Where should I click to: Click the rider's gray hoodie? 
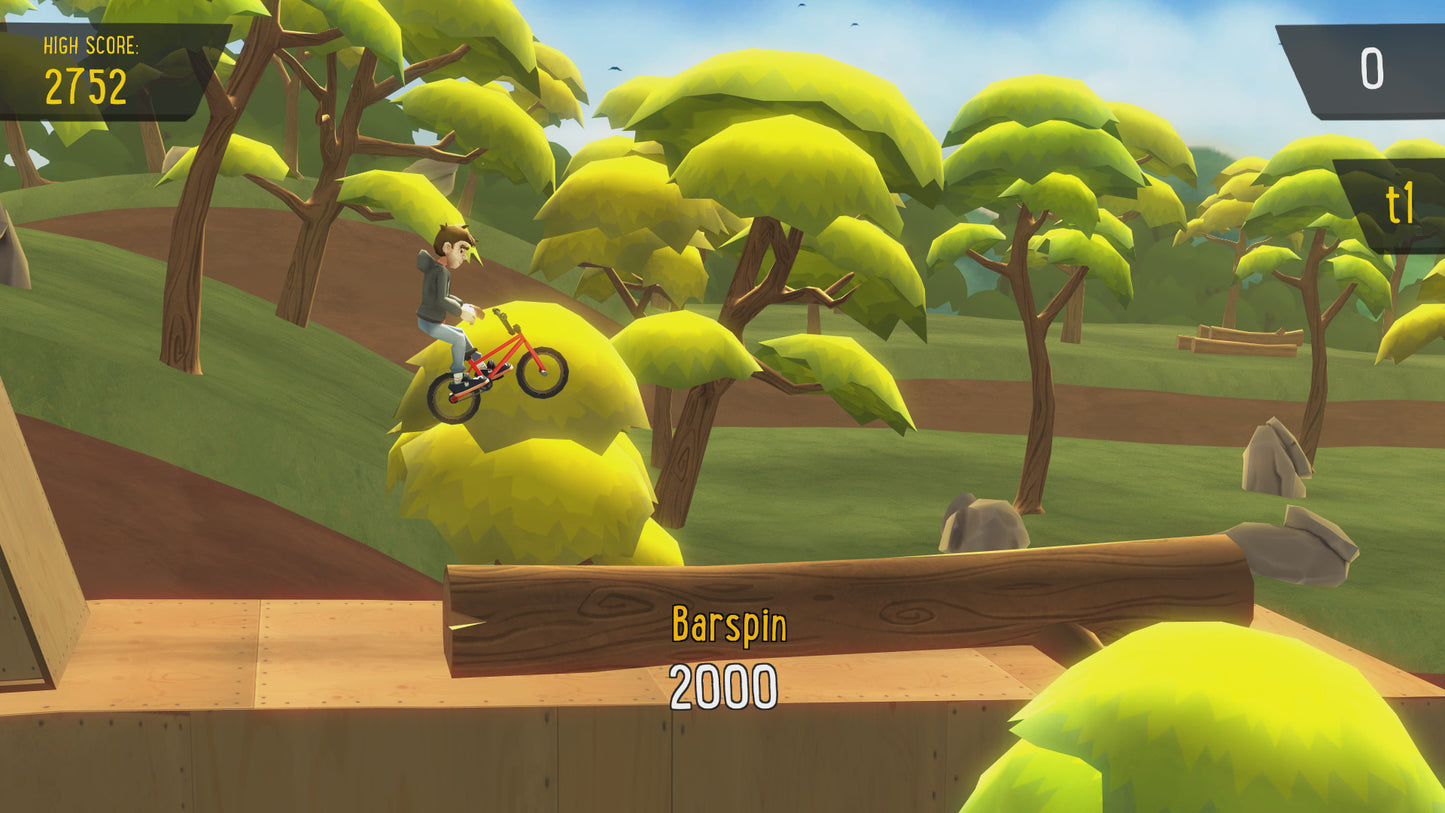[433, 290]
